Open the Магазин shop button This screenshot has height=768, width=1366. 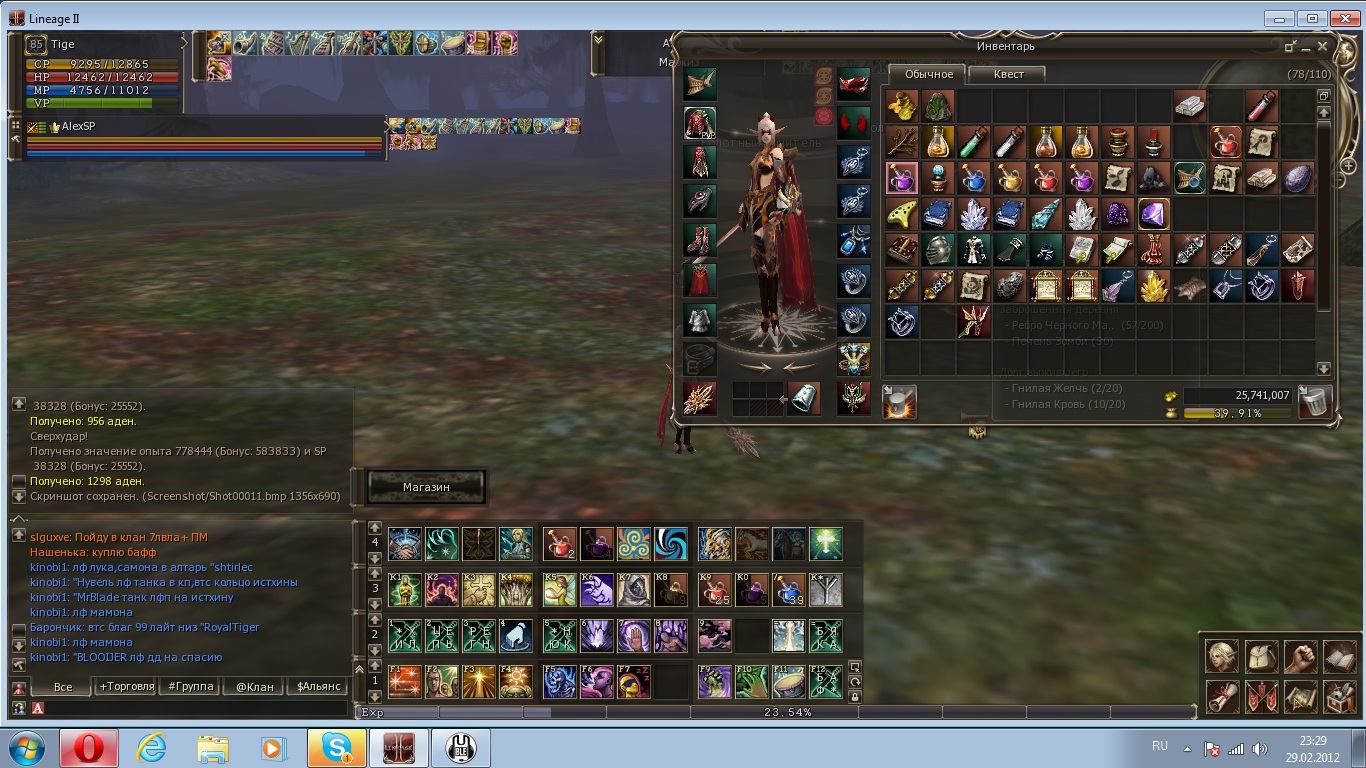point(426,487)
